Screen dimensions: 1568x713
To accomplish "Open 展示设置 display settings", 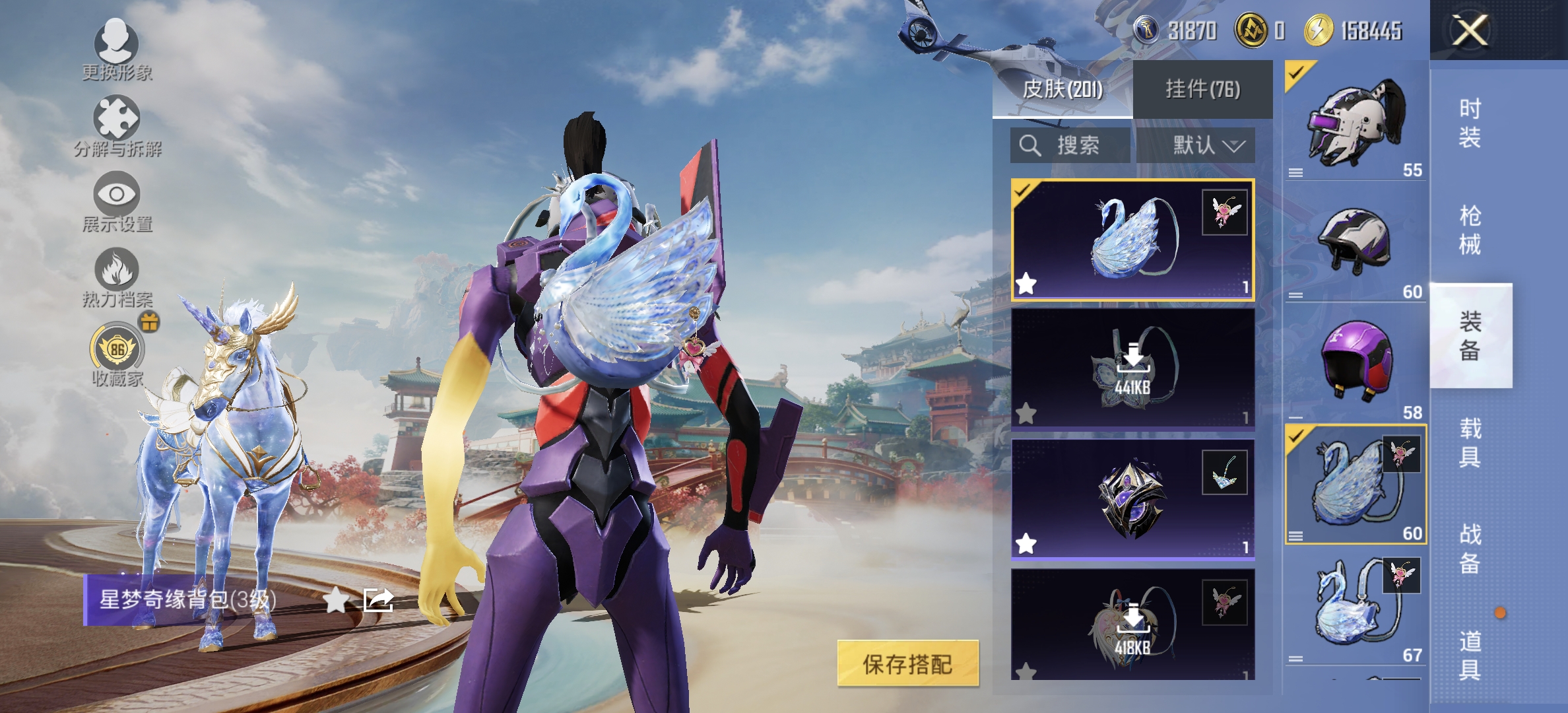I will 117,201.
